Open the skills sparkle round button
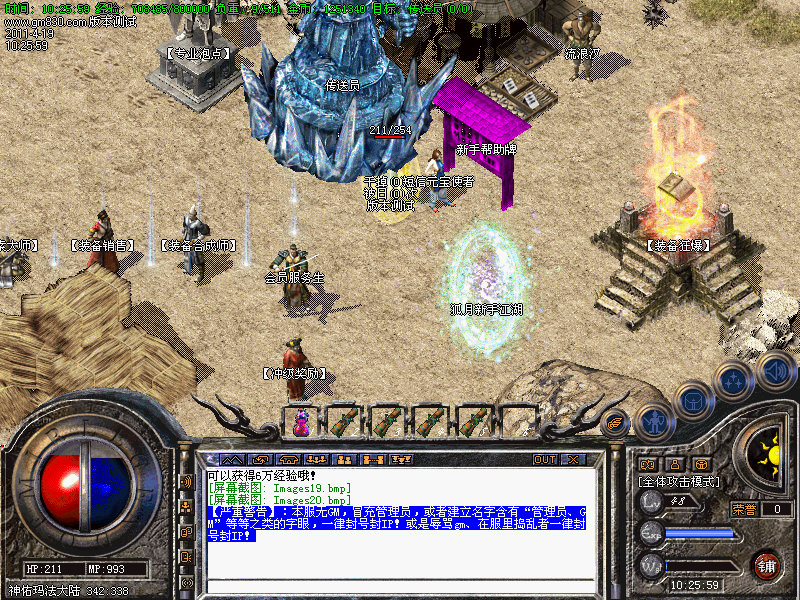The image size is (800, 600). [x=733, y=380]
